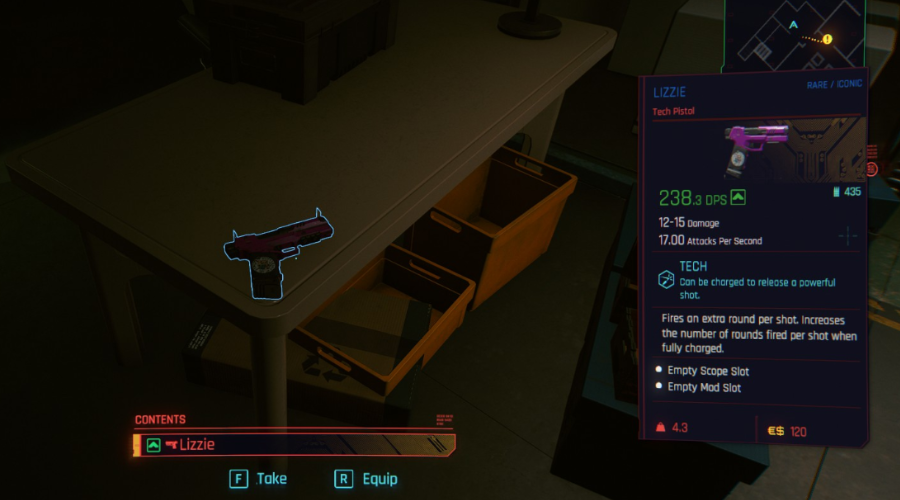Equip the Lizzie pistol
Image resolution: width=900 pixels, height=500 pixels.
(366, 479)
